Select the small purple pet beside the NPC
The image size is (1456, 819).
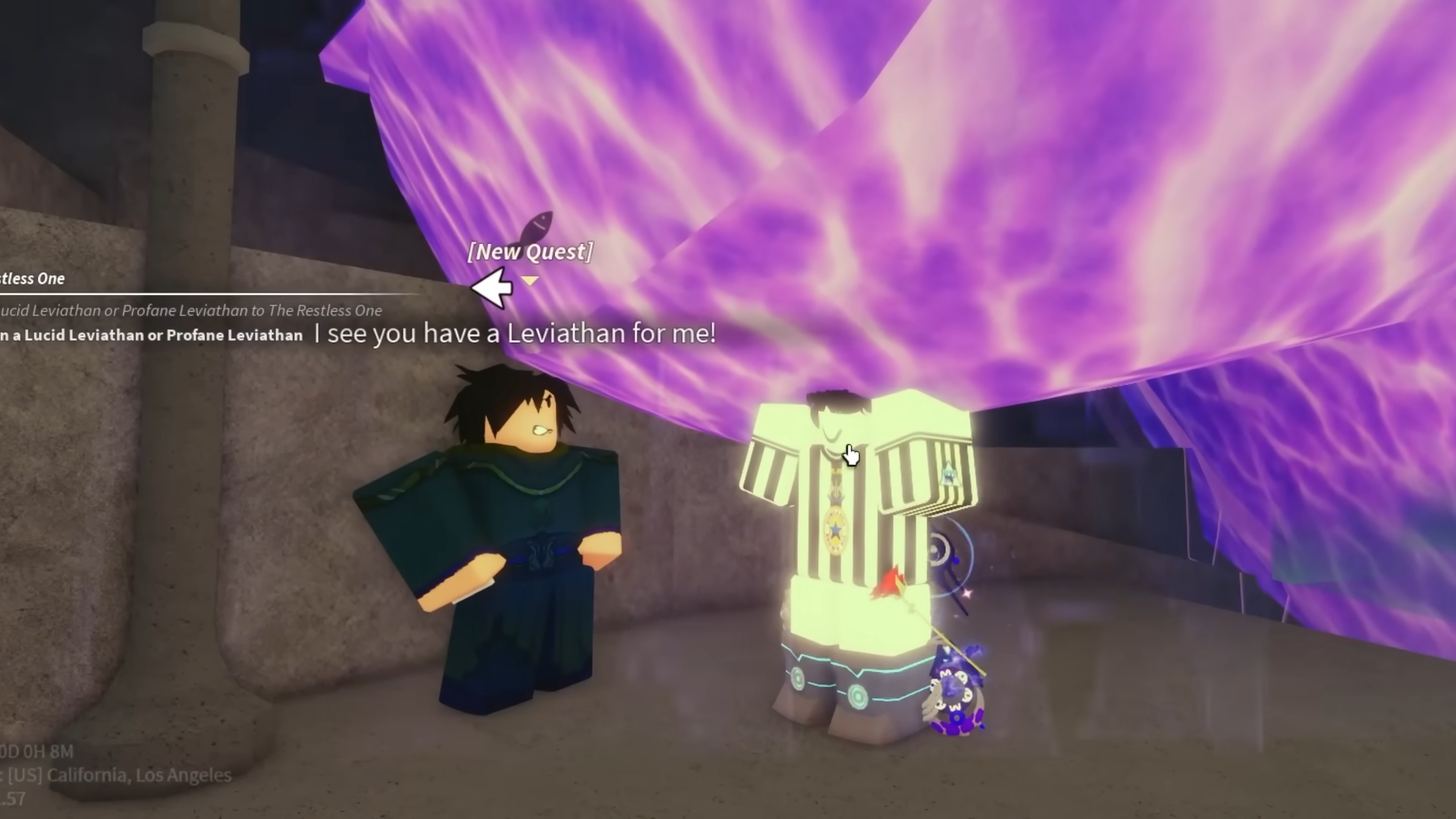click(955, 690)
